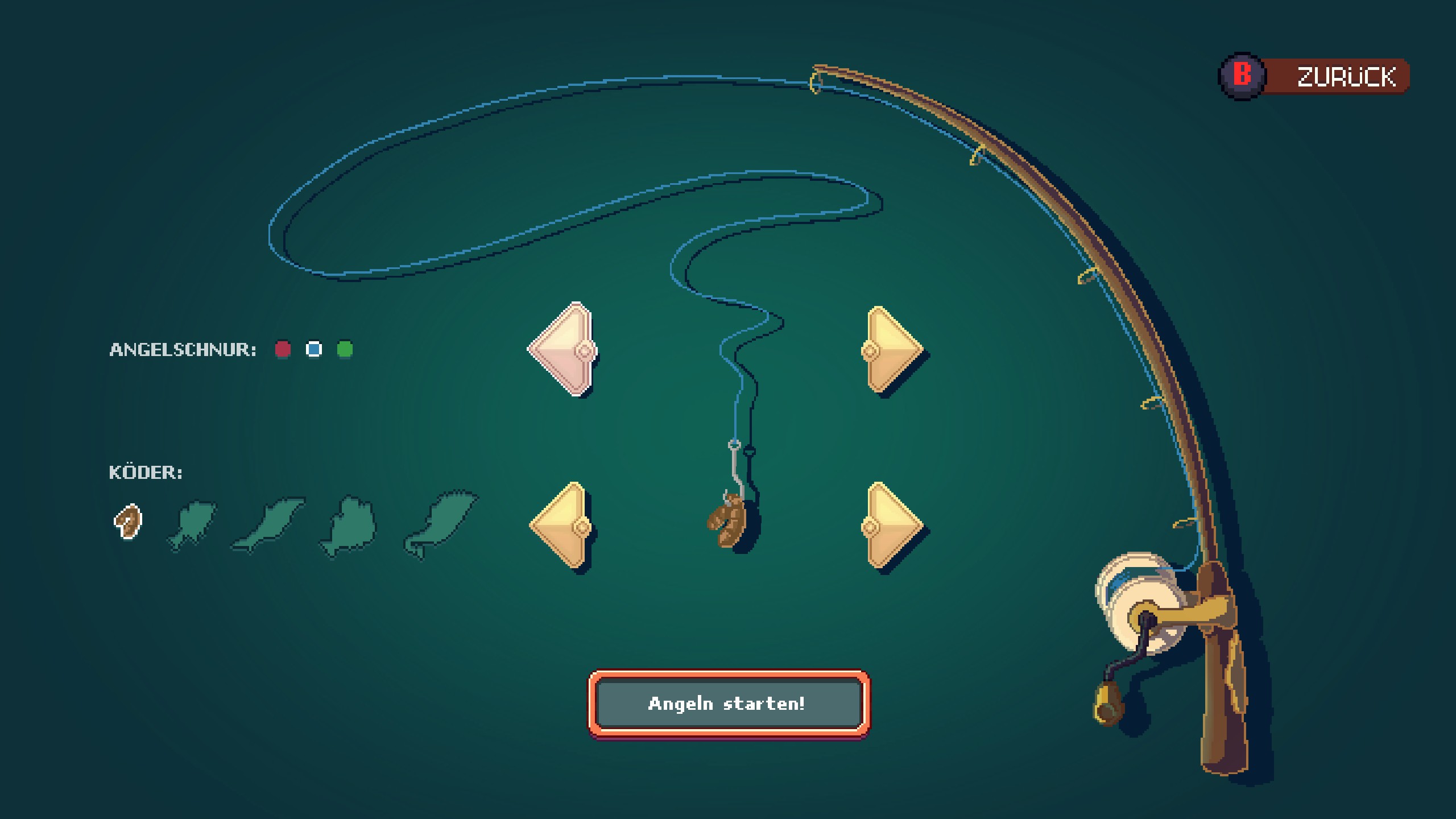Go back with the Zurück button
This screenshot has height=819, width=1456.
pos(1314,76)
